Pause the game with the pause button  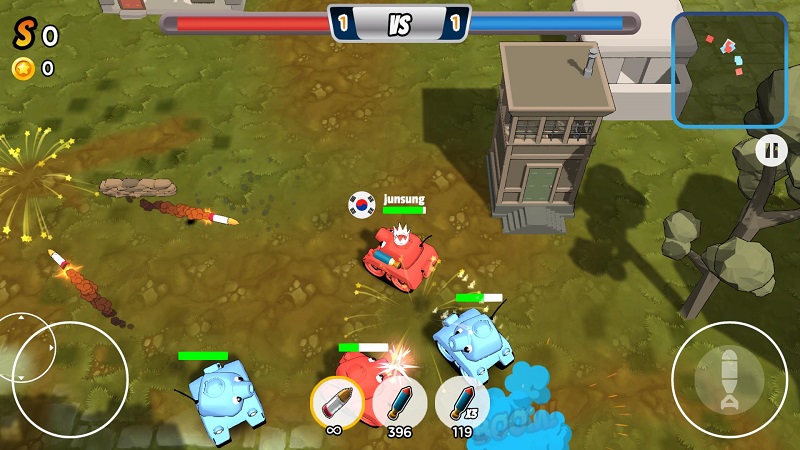tap(770, 151)
